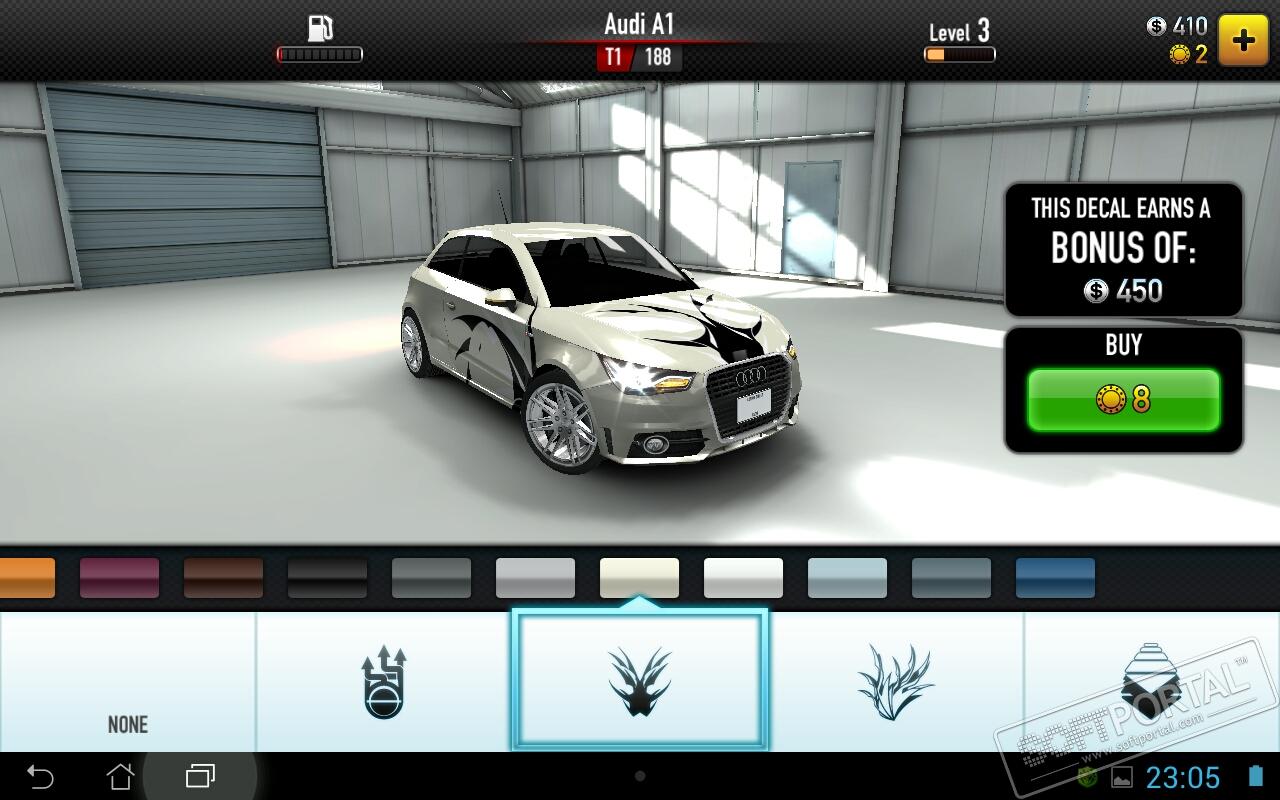The height and width of the screenshot is (800, 1280).
Task: Tap the Android back button
Action: (x=40, y=776)
